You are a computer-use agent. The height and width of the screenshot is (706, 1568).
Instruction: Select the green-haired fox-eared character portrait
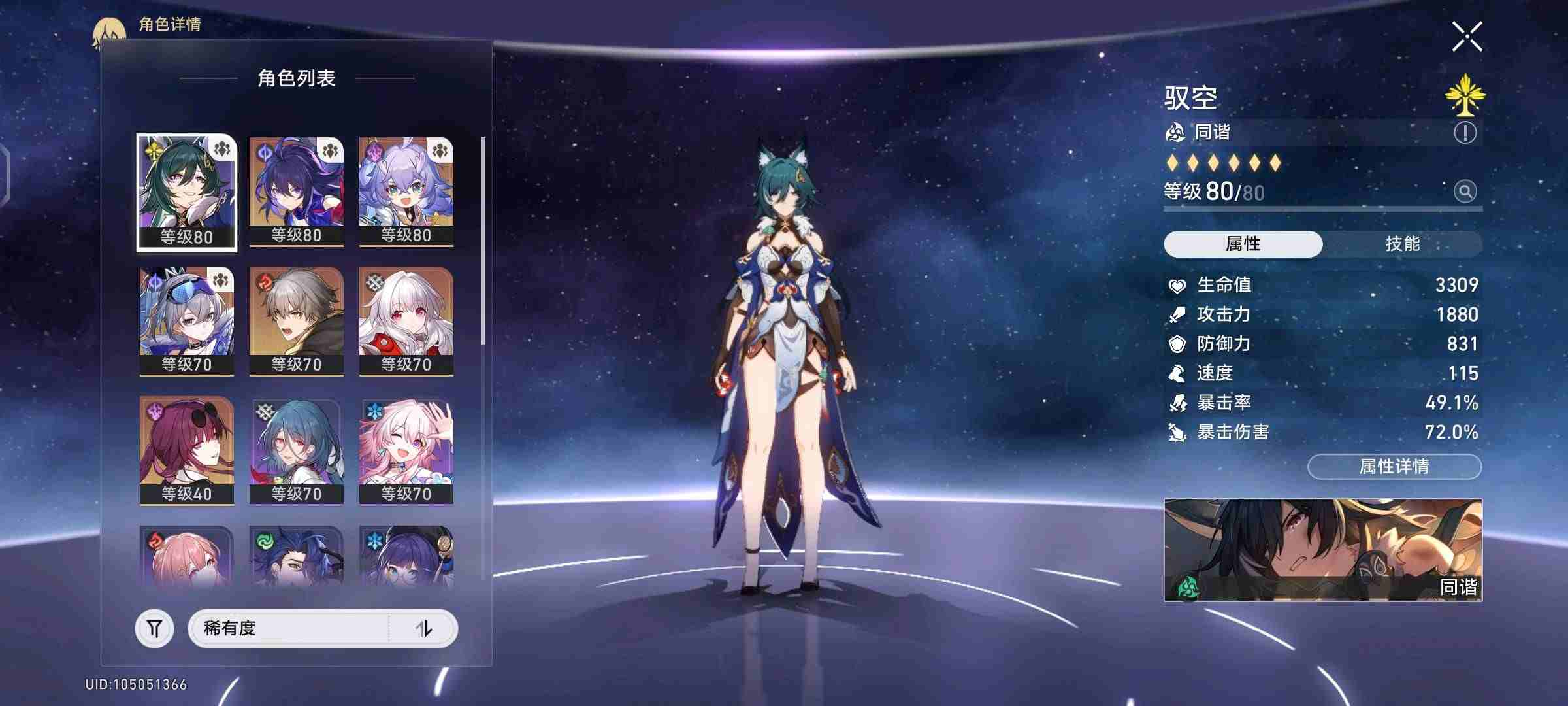point(187,192)
